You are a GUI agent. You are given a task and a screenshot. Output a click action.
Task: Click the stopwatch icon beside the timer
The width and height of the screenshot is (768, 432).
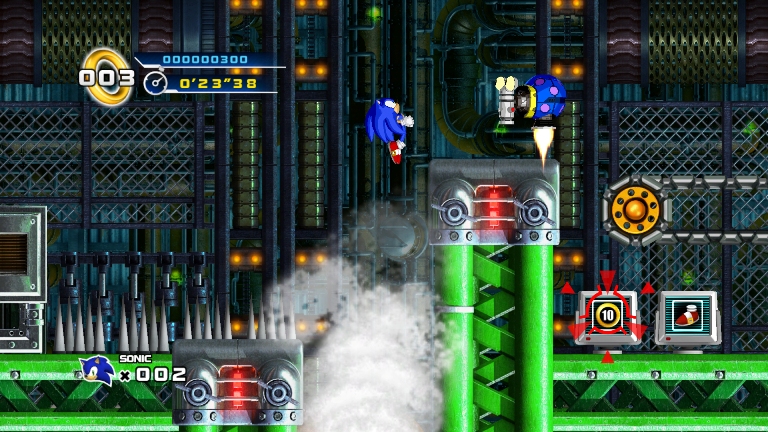[155, 83]
